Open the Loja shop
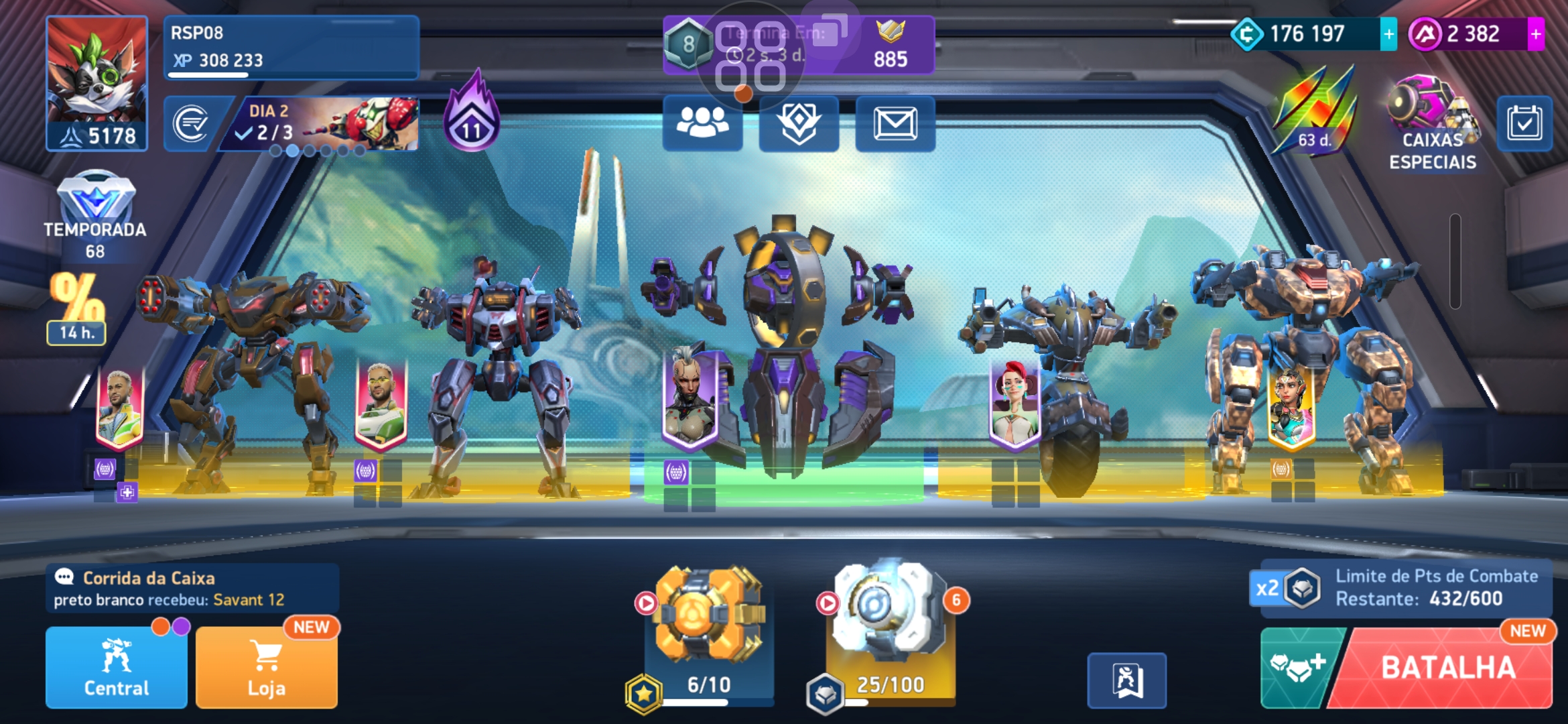This screenshot has height=724, width=1568. point(266,668)
